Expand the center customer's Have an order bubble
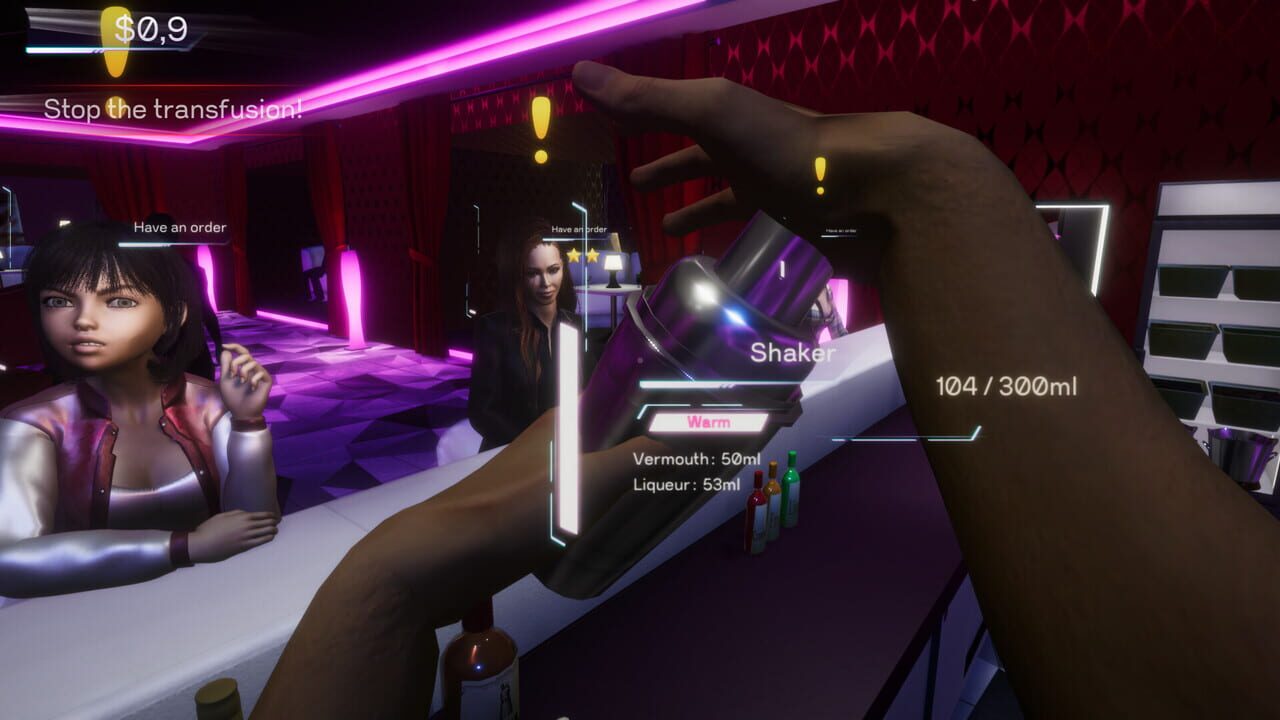 pyautogui.click(x=579, y=229)
